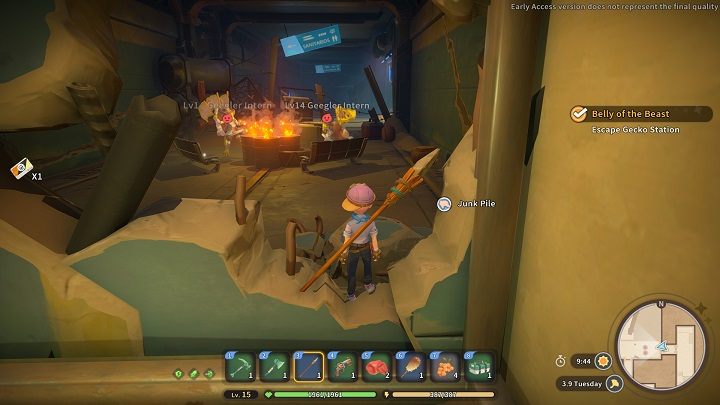Select the feather duster hotbar slot
Image resolution: width=720 pixels, height=405 pixels.
410,365
